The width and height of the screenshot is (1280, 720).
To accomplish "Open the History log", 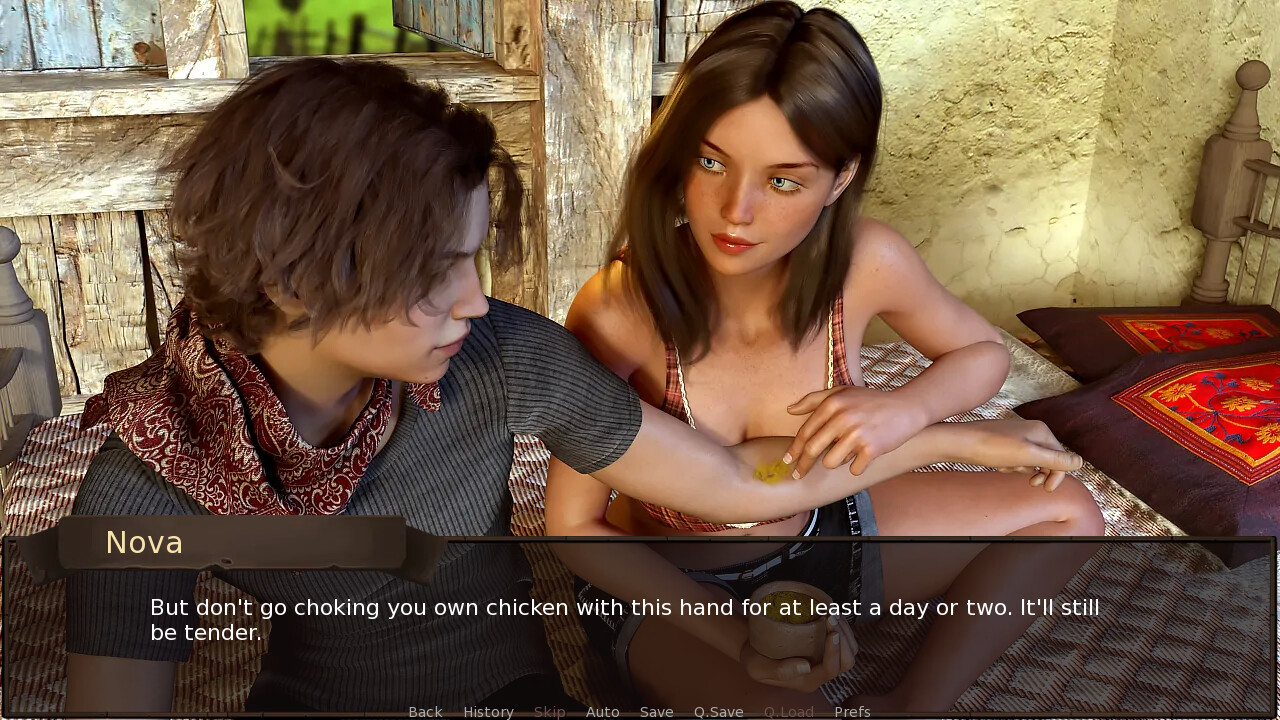I will pyautogui.click(x=488, y=711).
